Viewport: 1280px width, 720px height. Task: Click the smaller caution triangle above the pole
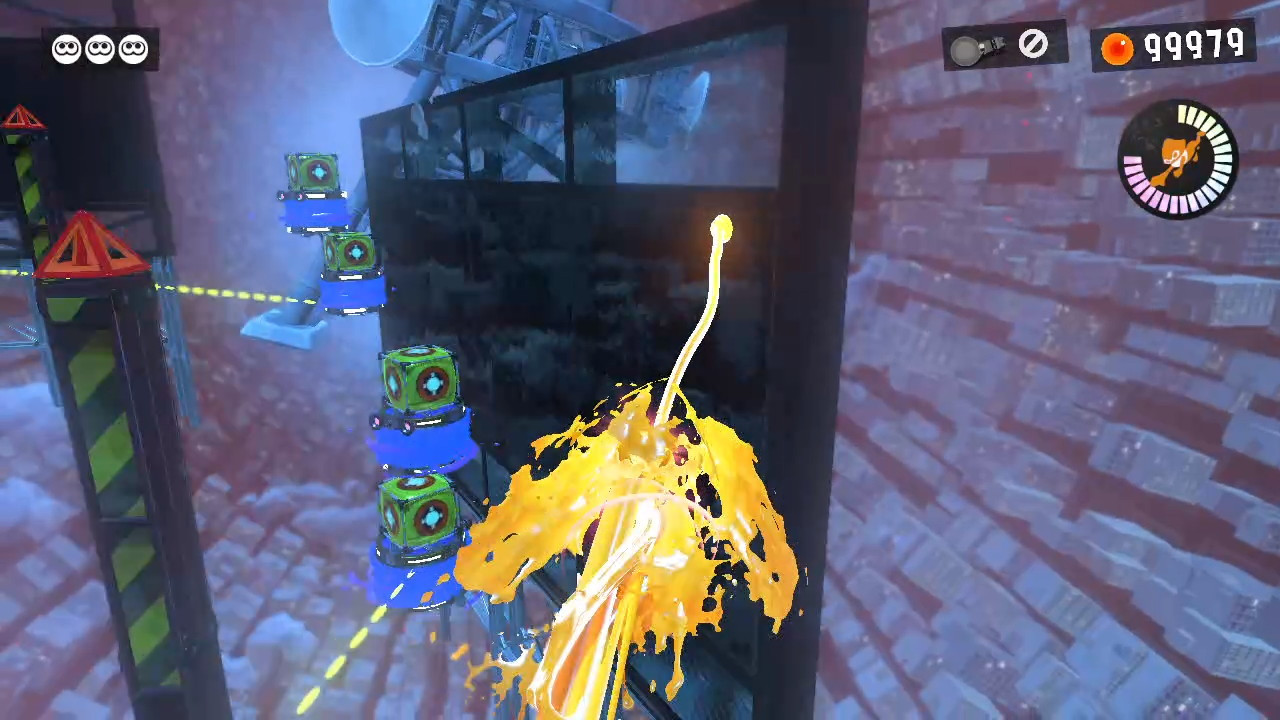point(22,117)
